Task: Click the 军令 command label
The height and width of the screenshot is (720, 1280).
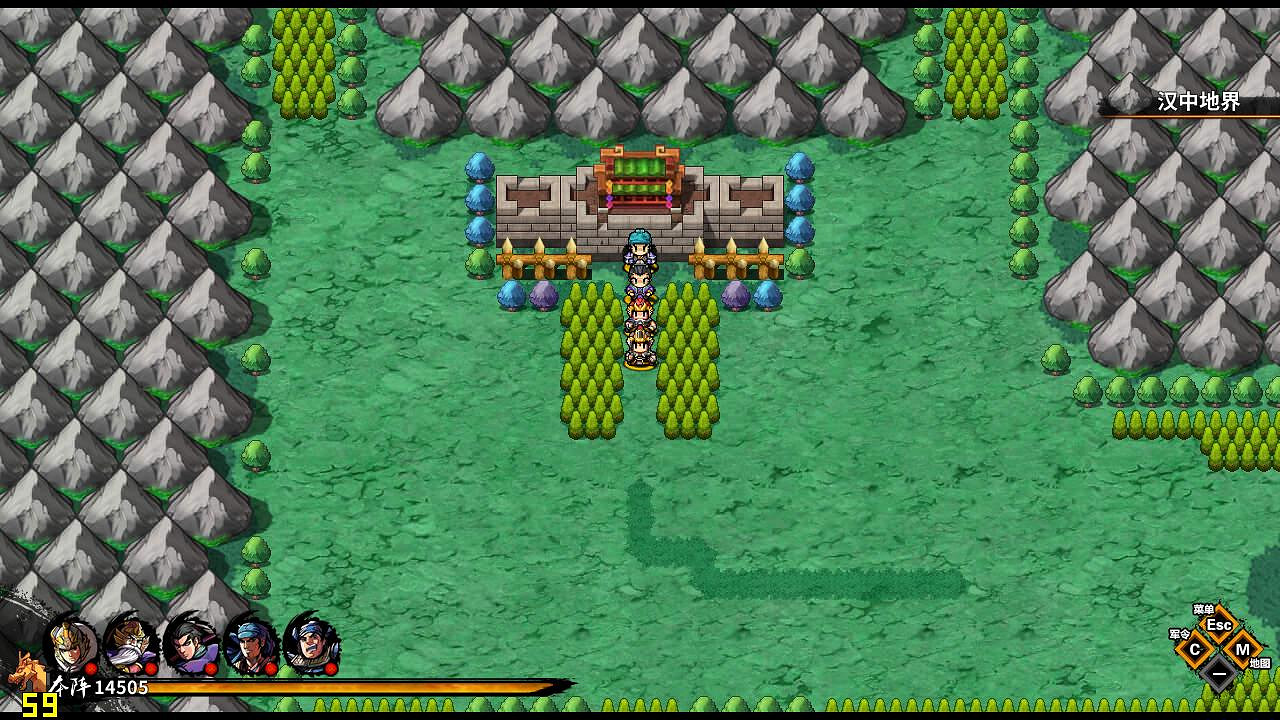Action: coord(1180,634)
